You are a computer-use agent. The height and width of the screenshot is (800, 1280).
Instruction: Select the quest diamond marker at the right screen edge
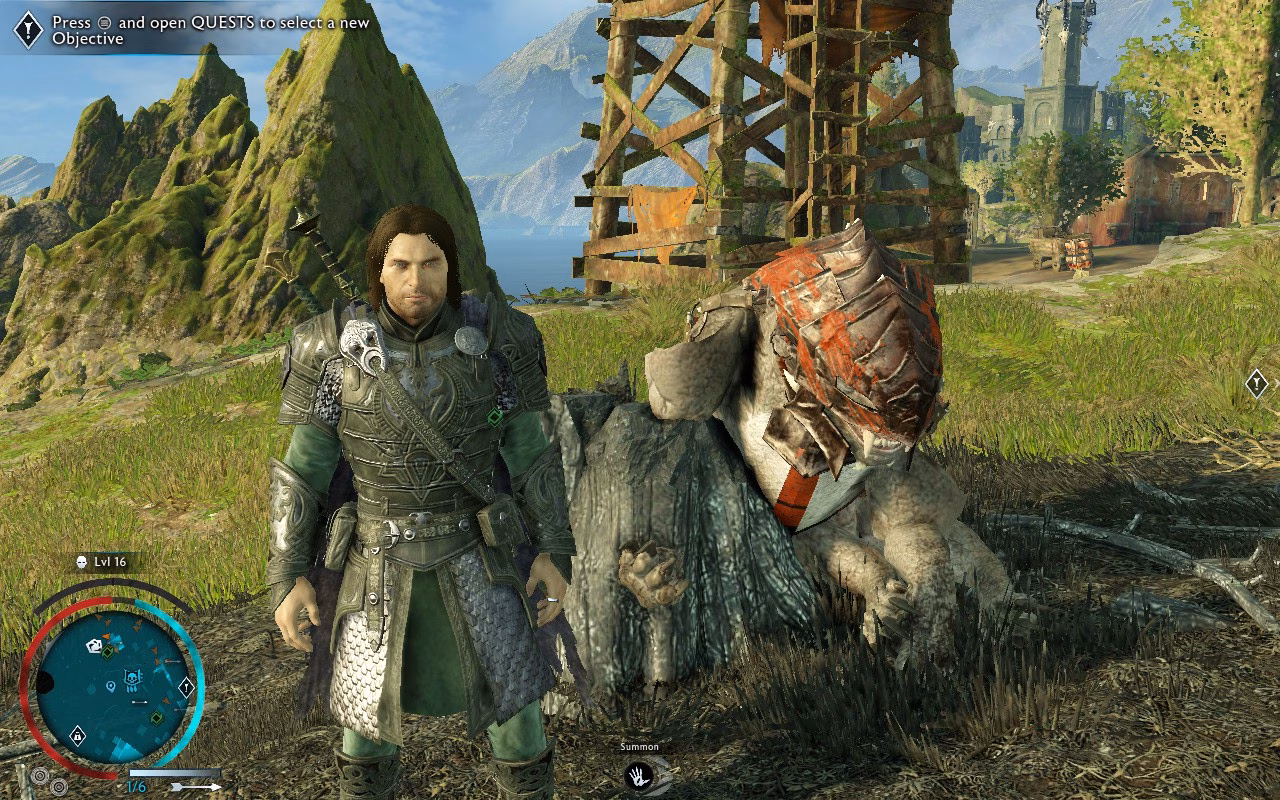[1257, 382]
